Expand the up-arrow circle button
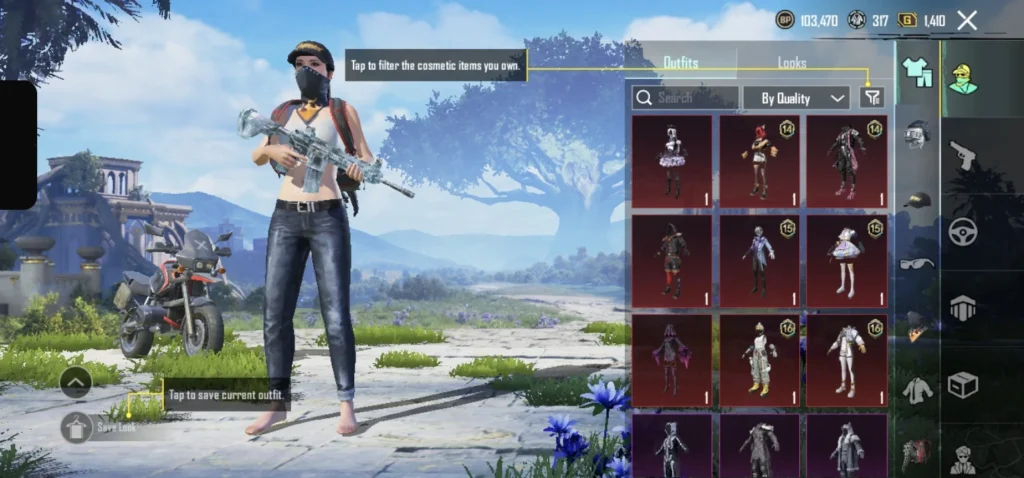 tap(76, 381)
